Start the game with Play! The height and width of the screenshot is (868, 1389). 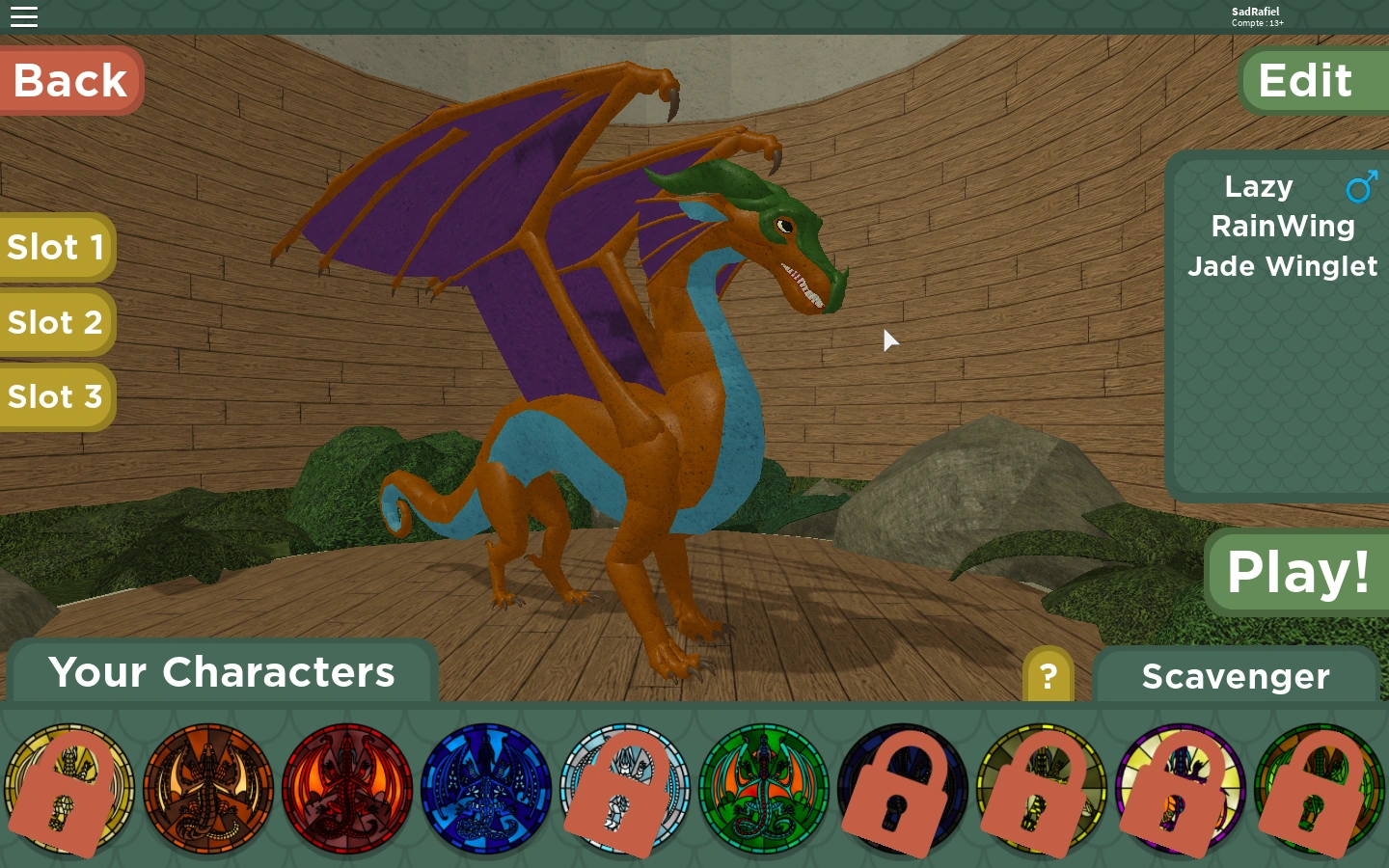(x=1297, y=572)
